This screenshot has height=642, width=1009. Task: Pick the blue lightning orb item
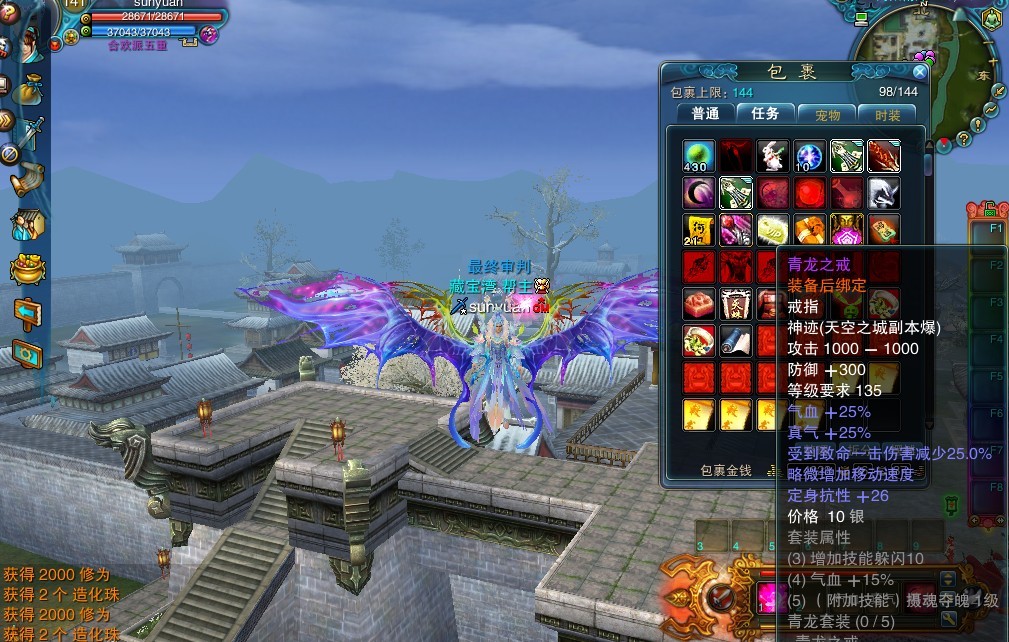(809, 156)
